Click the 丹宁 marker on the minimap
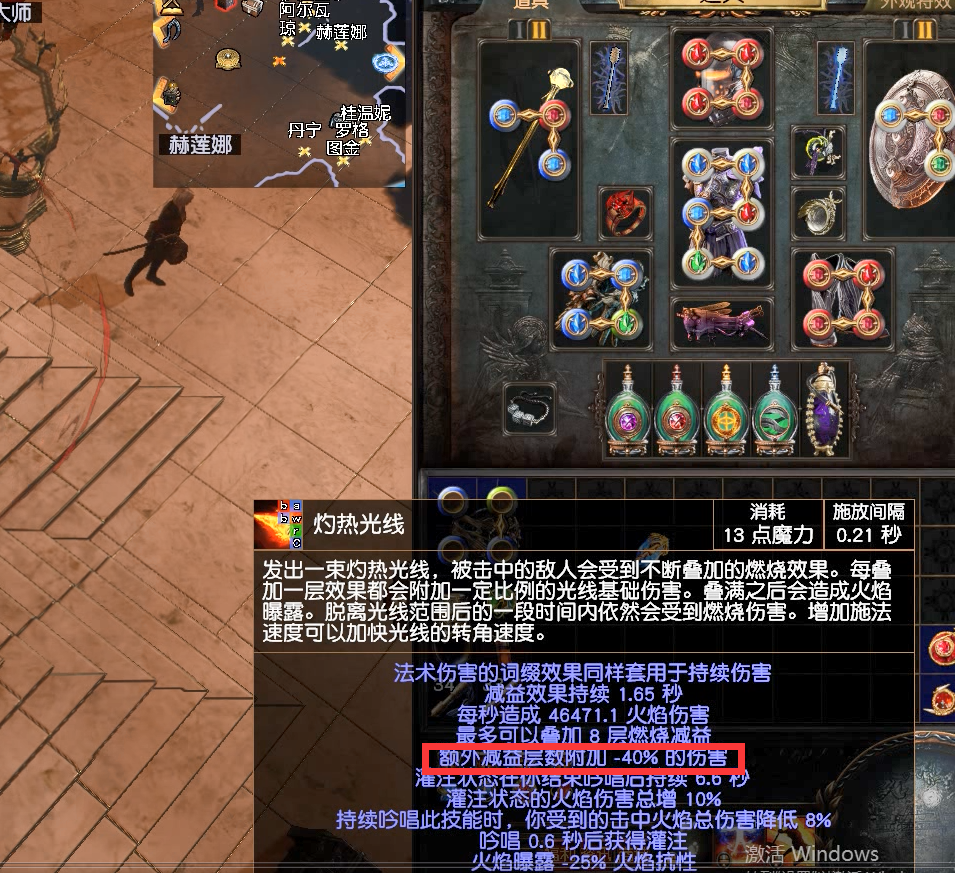 click(304, 131)
